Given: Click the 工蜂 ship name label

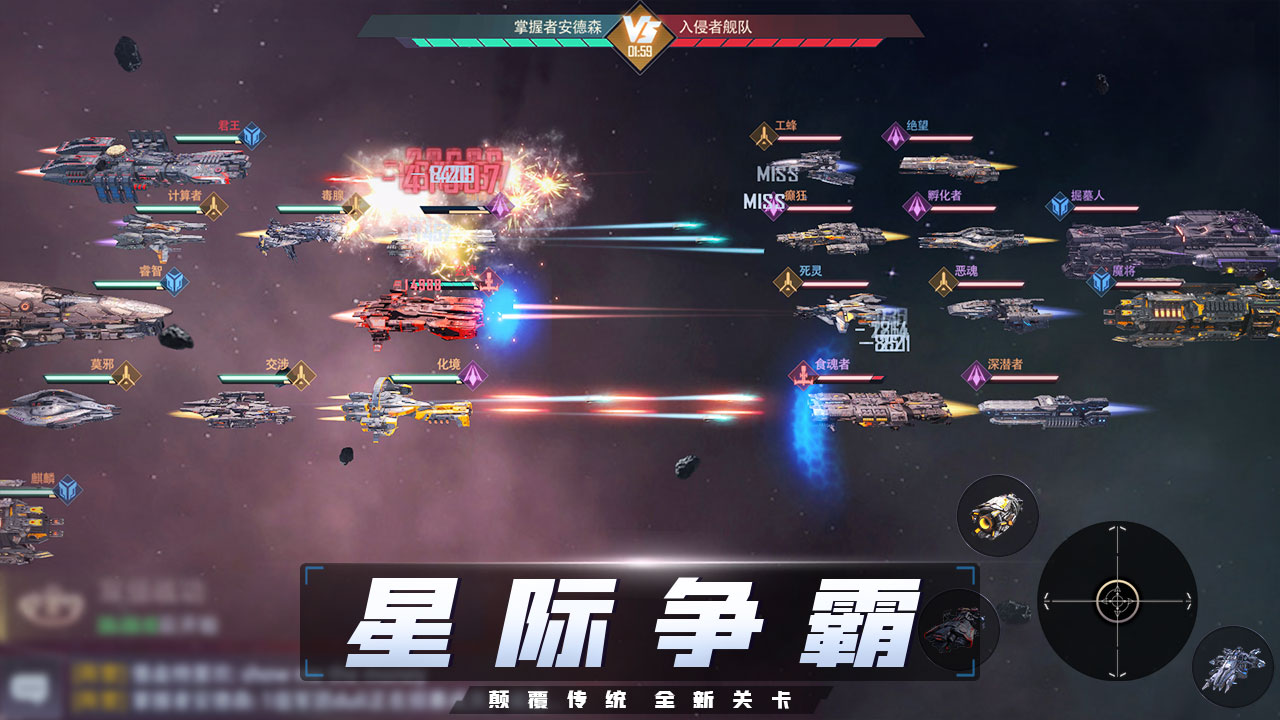Looking at the screenshot, I should [x=789, y=125].
